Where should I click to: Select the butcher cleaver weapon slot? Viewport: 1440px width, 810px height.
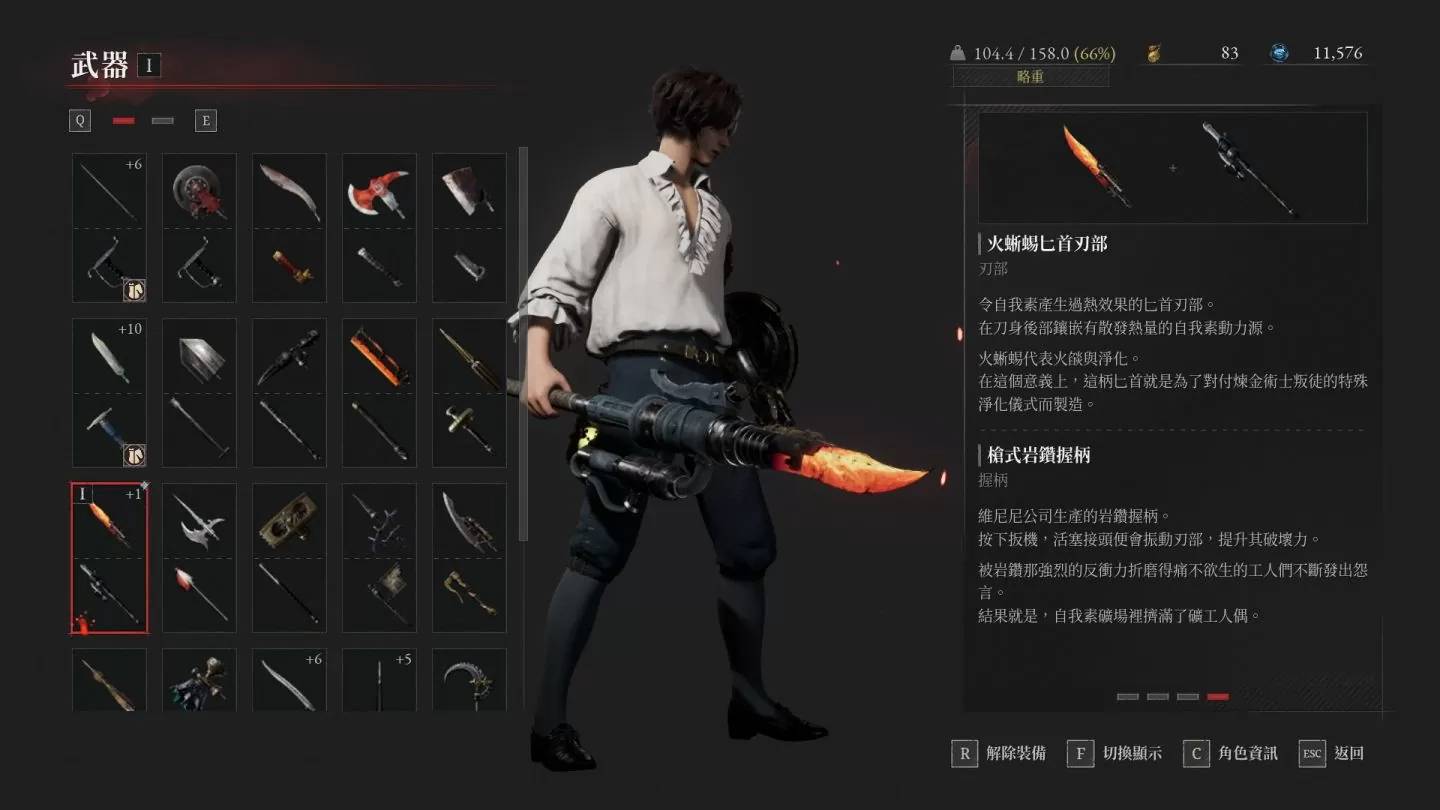(469, 227)
